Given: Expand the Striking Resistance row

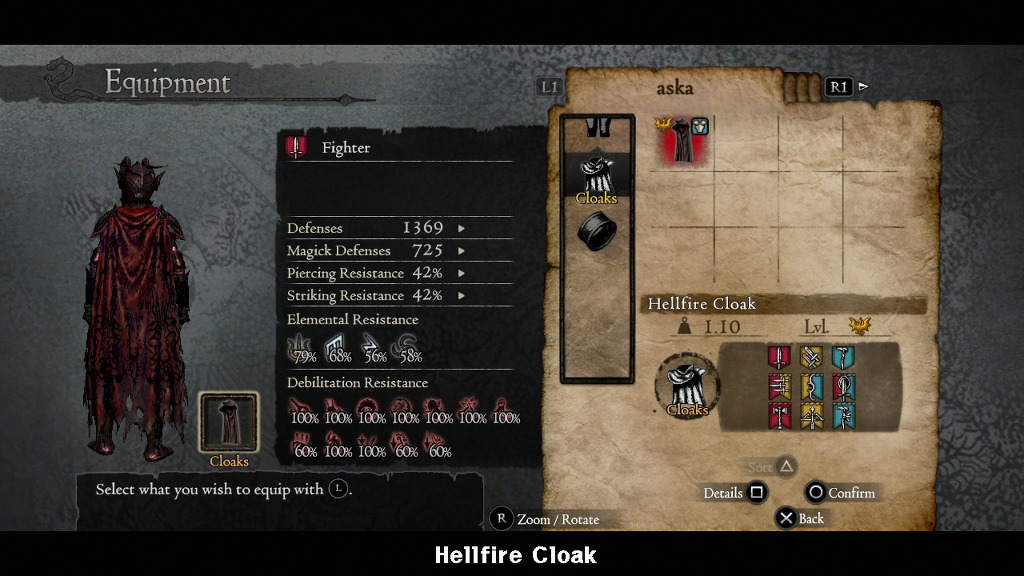Looking at the screenshot, I should [x=461, y=296].
